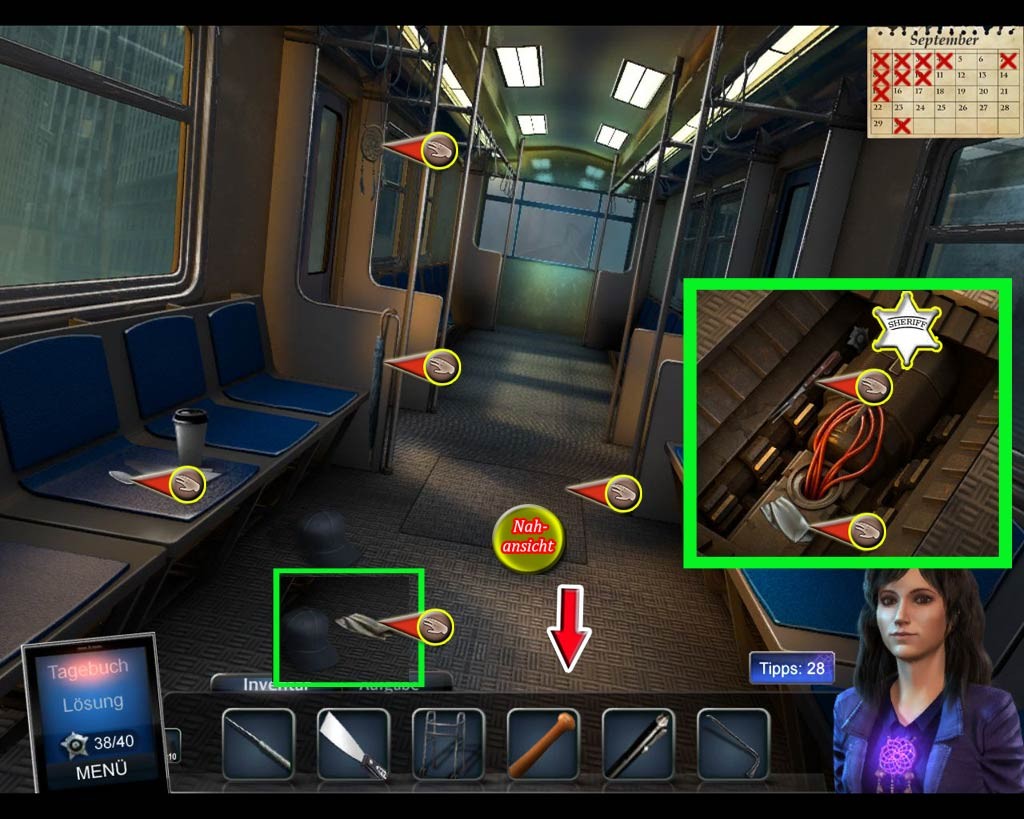This screenshot has height=819, width=1024.
Task: Click the hand marker beside the cloth near the hat
Action: [x=434, y=627]
